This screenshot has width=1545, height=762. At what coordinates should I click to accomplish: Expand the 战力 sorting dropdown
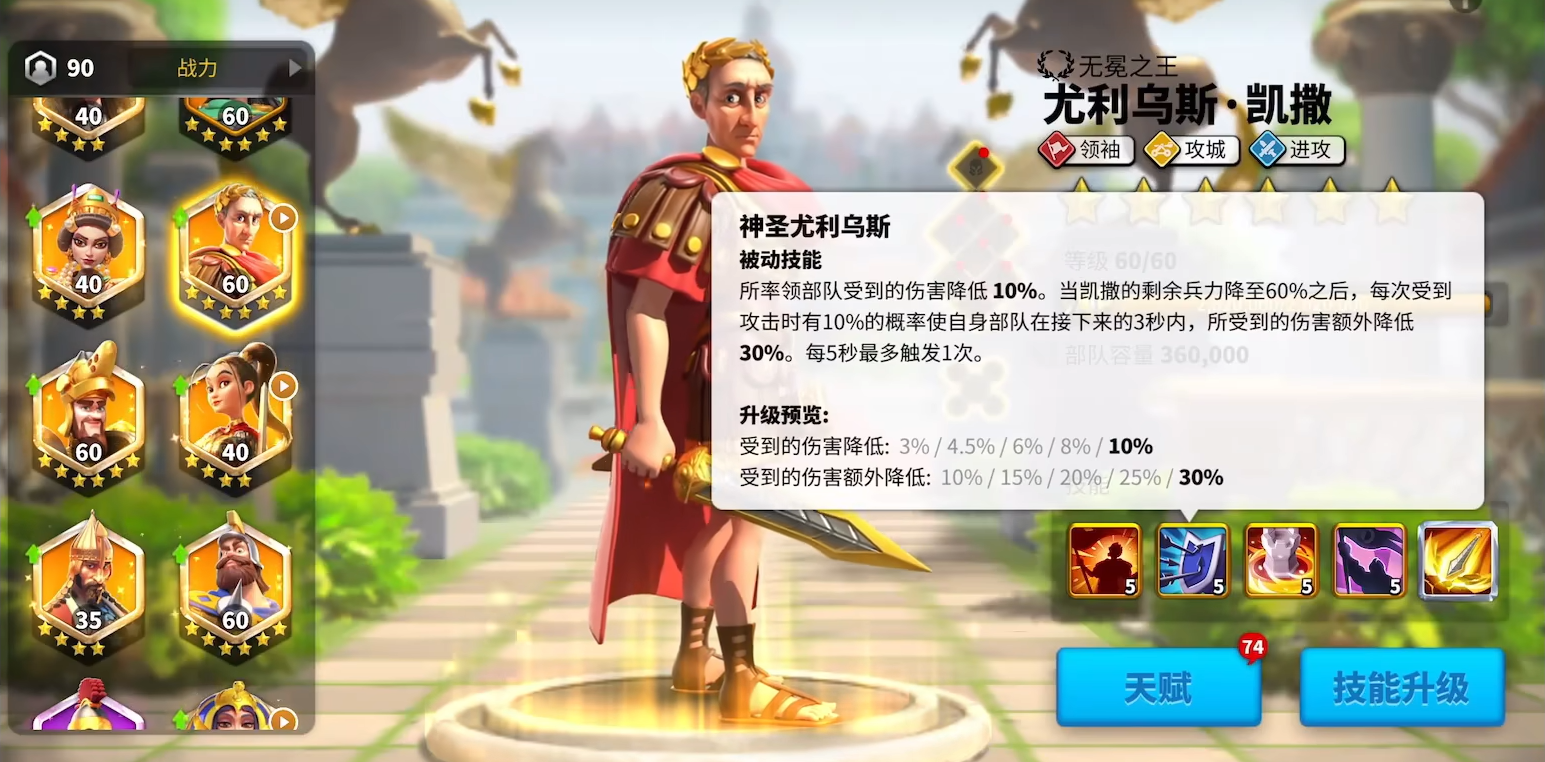[x=196, y=68]
